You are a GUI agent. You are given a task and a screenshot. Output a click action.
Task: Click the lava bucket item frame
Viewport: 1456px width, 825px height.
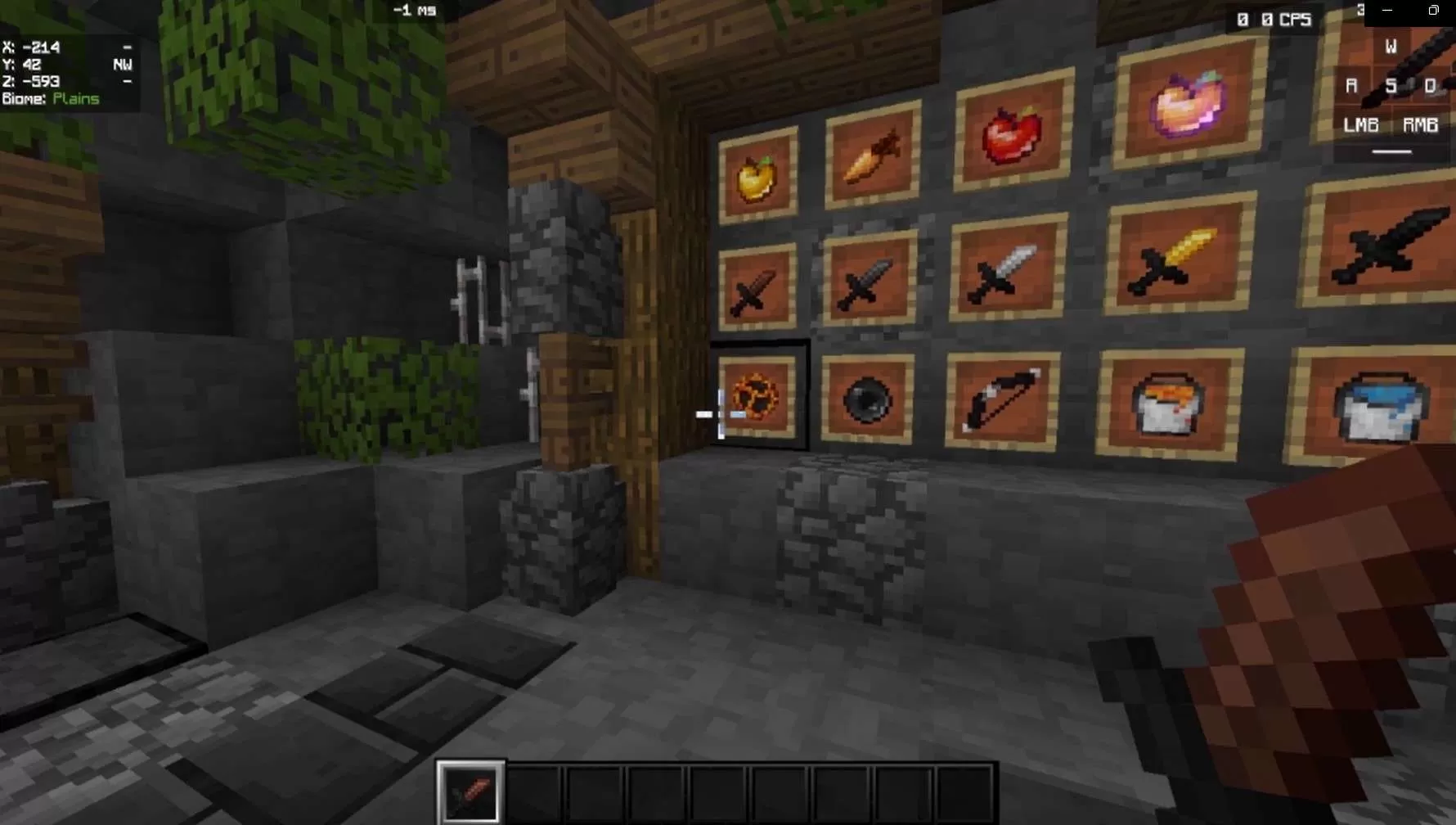(x=1166, y=405)
